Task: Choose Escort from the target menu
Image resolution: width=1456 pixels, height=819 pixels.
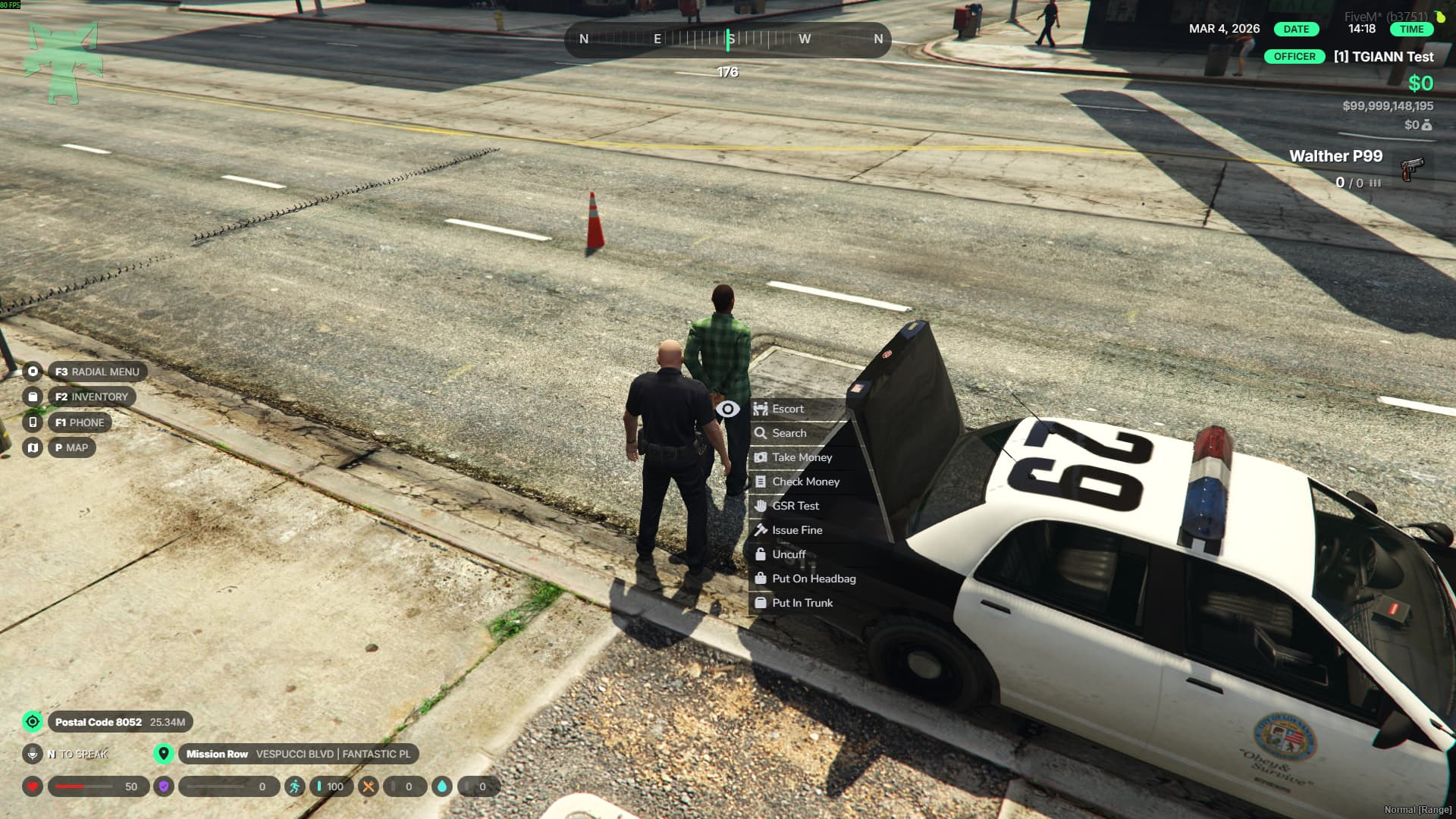Action: point(787,409)
